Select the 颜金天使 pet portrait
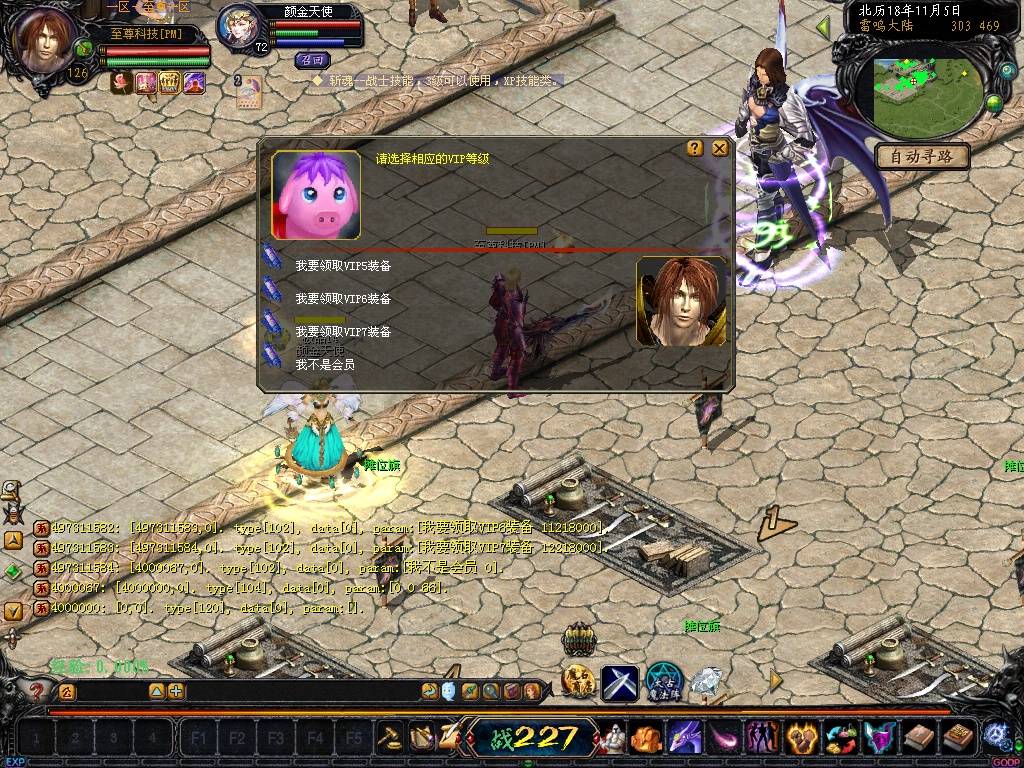 tap(238, 28)
